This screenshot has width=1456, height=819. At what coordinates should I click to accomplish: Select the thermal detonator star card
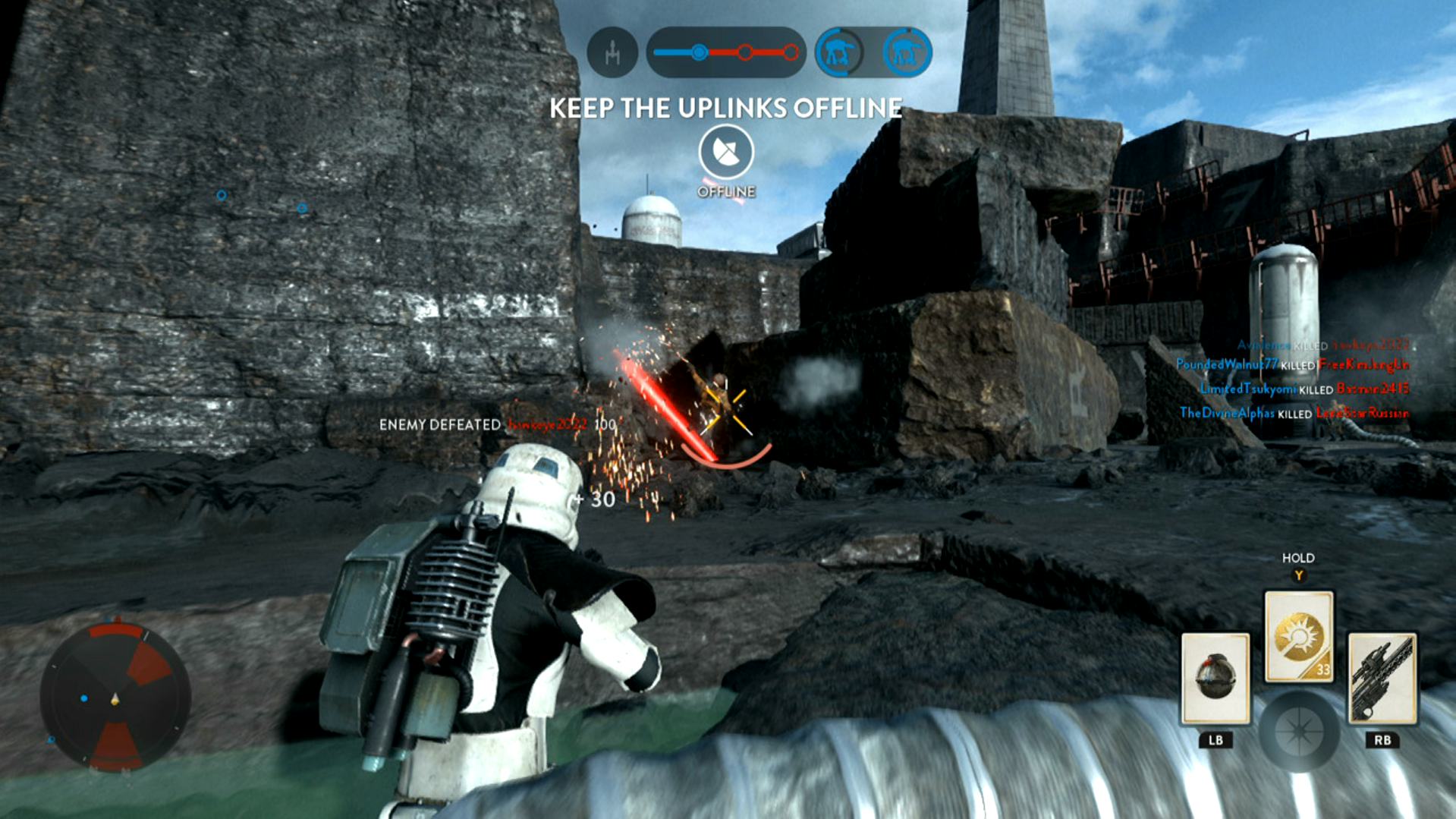pyautogui.click(x=1215, y=678)
